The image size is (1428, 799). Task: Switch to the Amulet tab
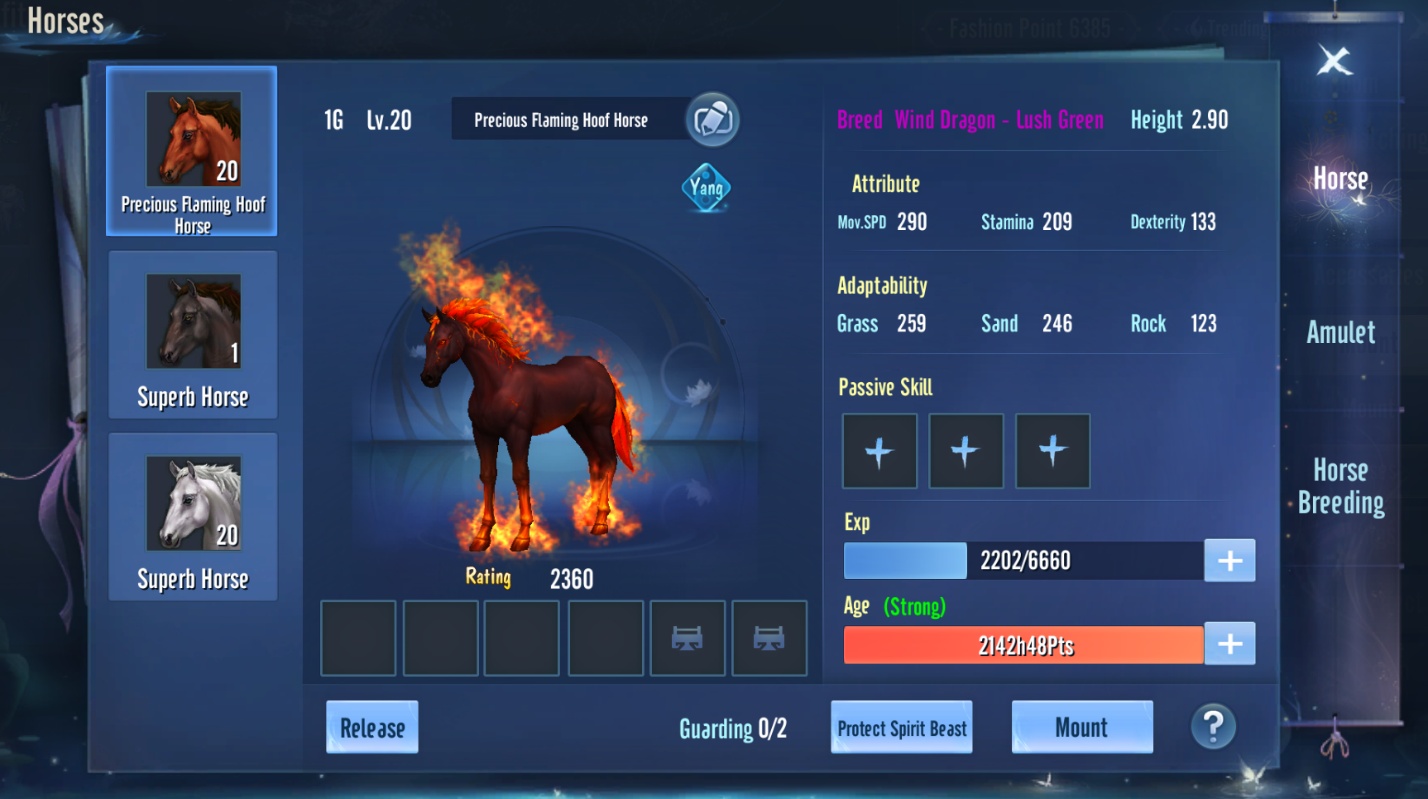tap(1340, 333)
